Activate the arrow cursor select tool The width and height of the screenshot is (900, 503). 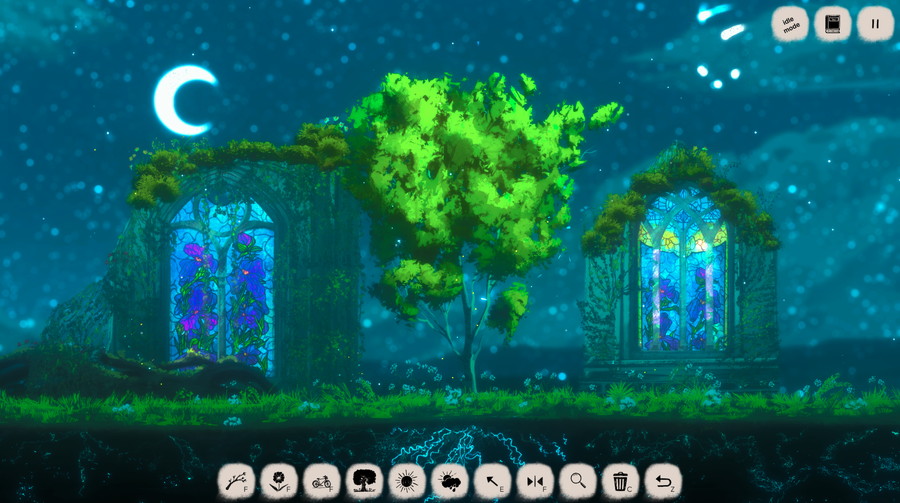pyautogui.click(x=492, y=481)
